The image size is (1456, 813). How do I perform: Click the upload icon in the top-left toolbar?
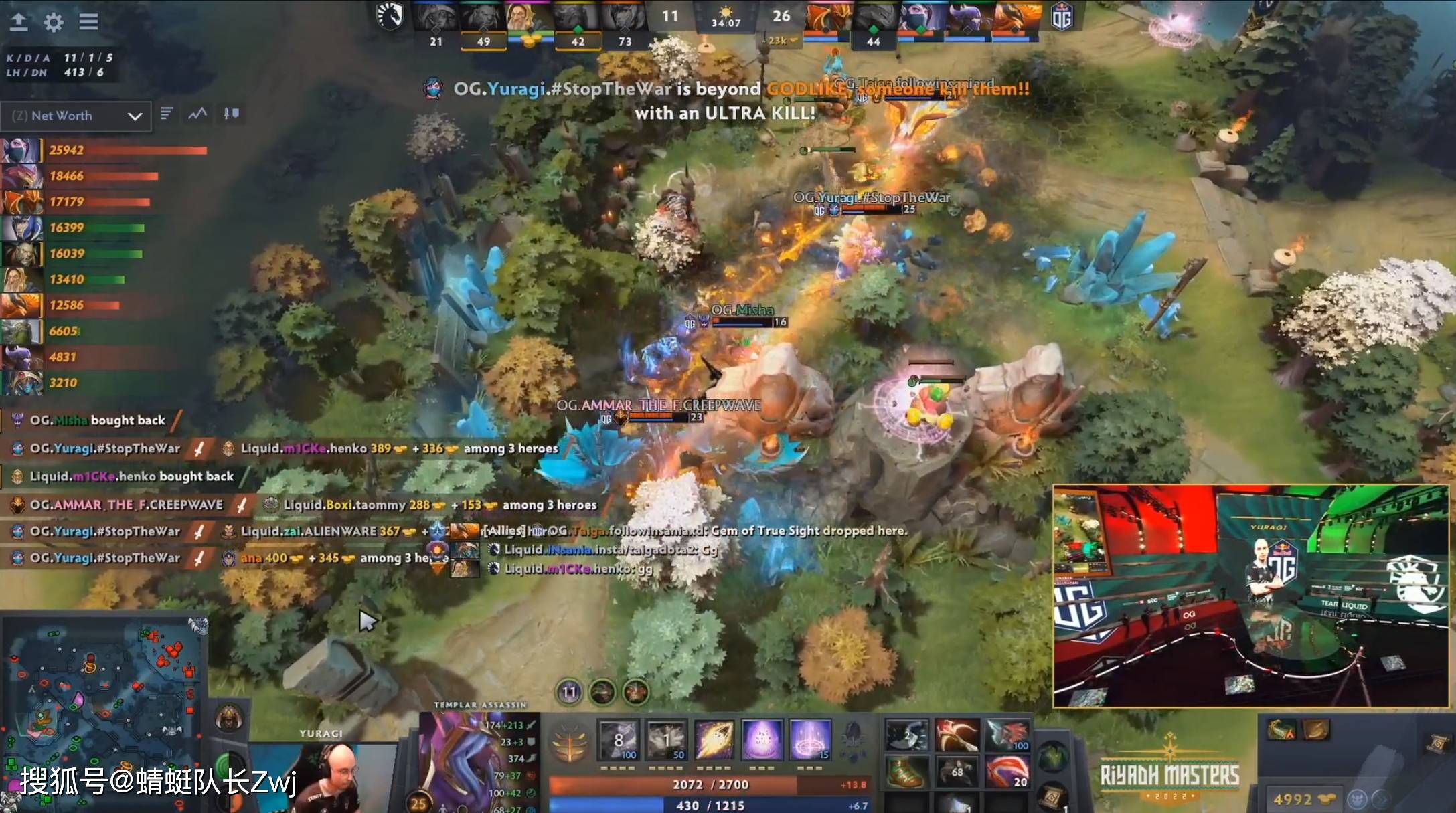coord(19,22)
